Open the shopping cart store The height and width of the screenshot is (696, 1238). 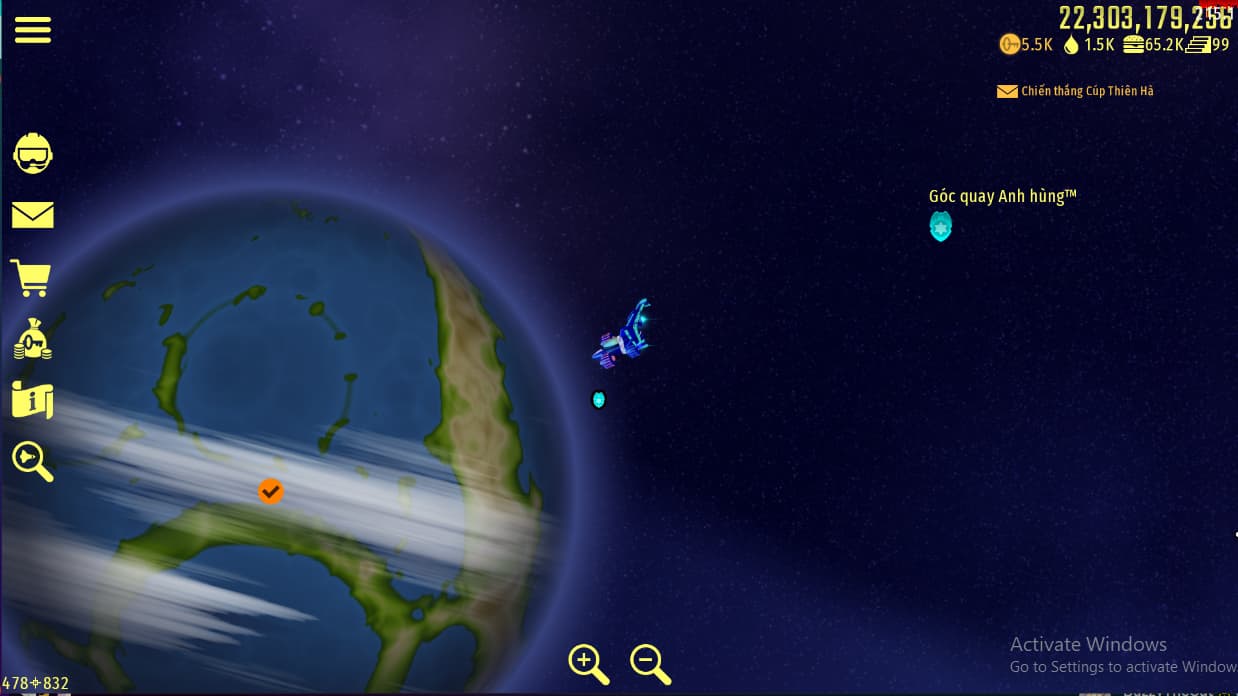pyautogui.click(x=31, y=277)
